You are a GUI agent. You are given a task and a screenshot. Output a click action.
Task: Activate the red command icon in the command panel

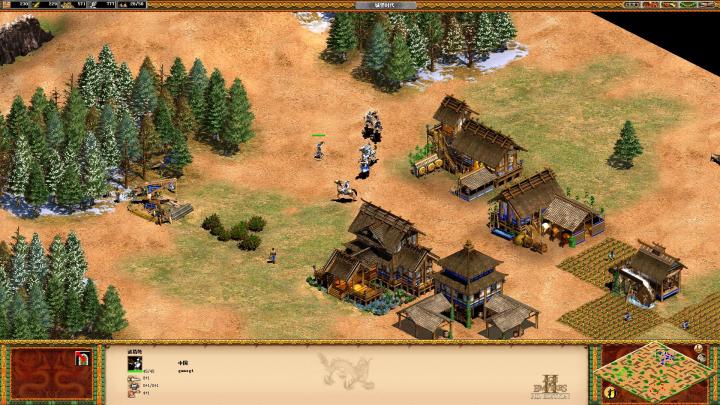click(x=83, y=357)
